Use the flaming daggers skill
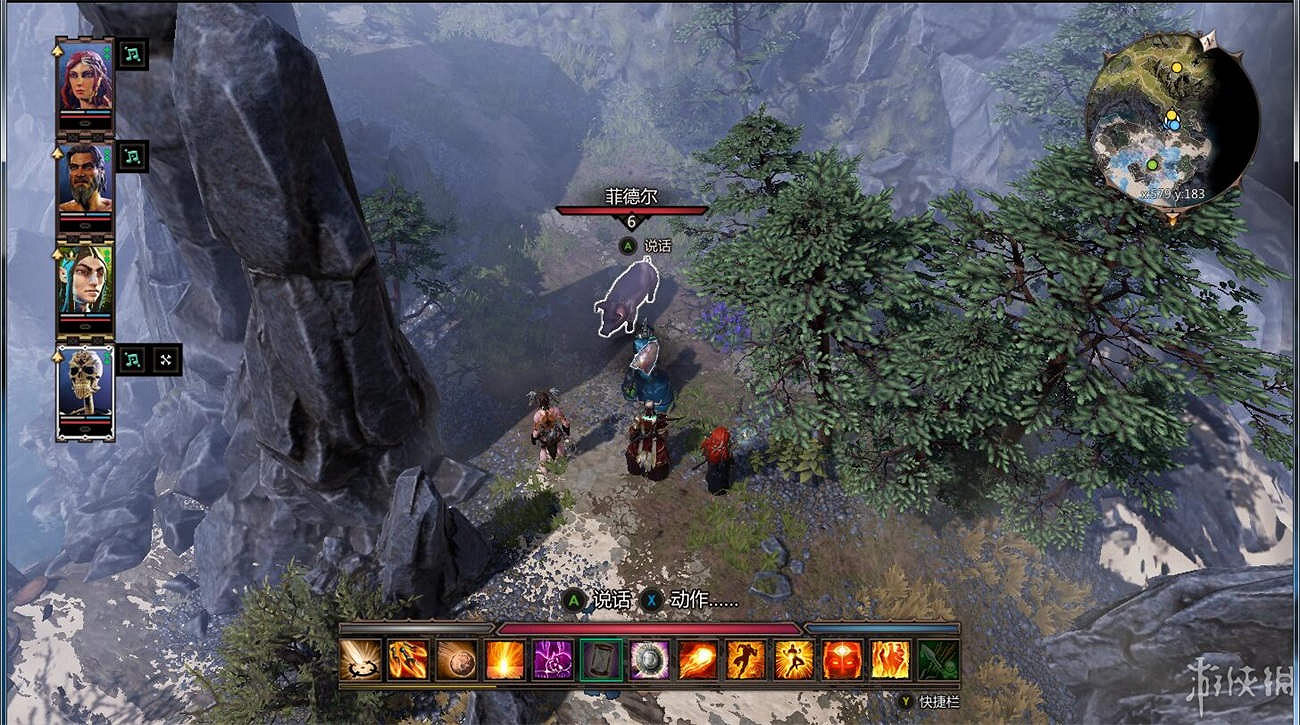 coord(408,660)
